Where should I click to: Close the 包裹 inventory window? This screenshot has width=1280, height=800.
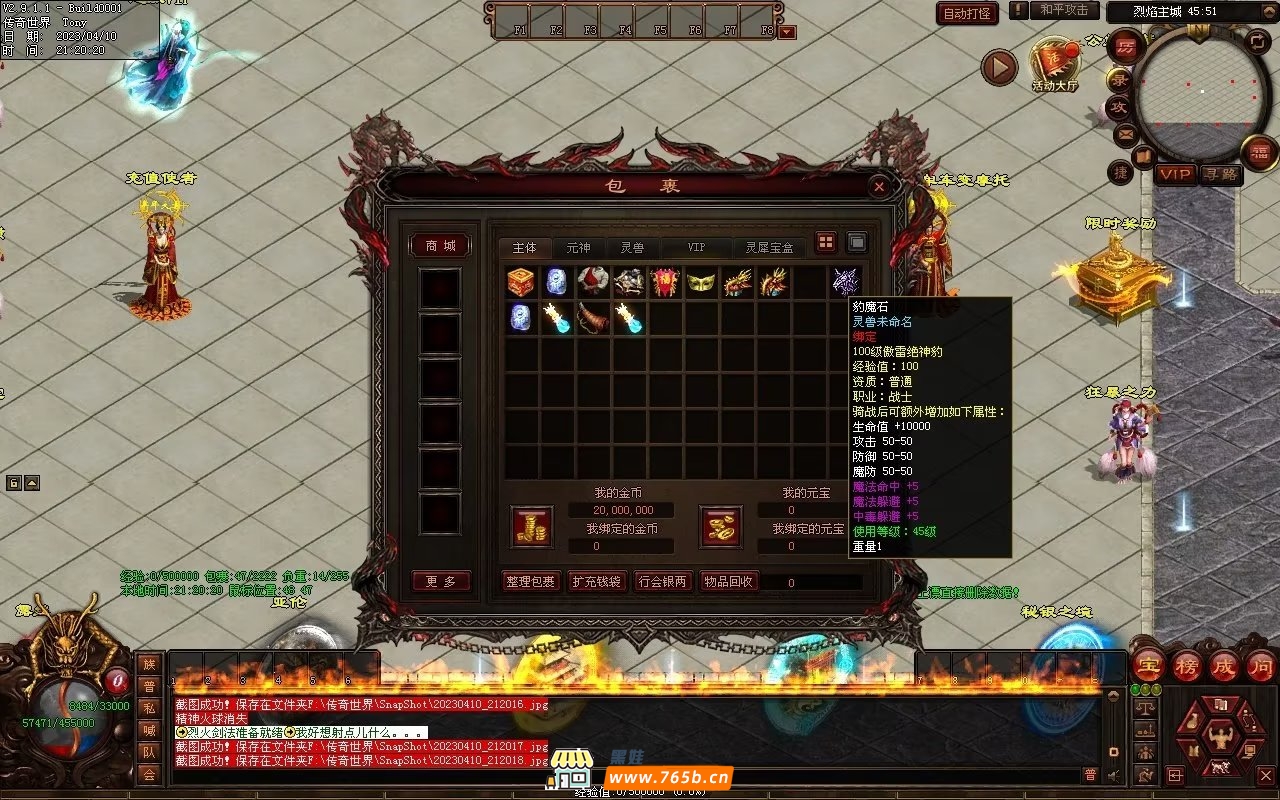coord(878,186)
